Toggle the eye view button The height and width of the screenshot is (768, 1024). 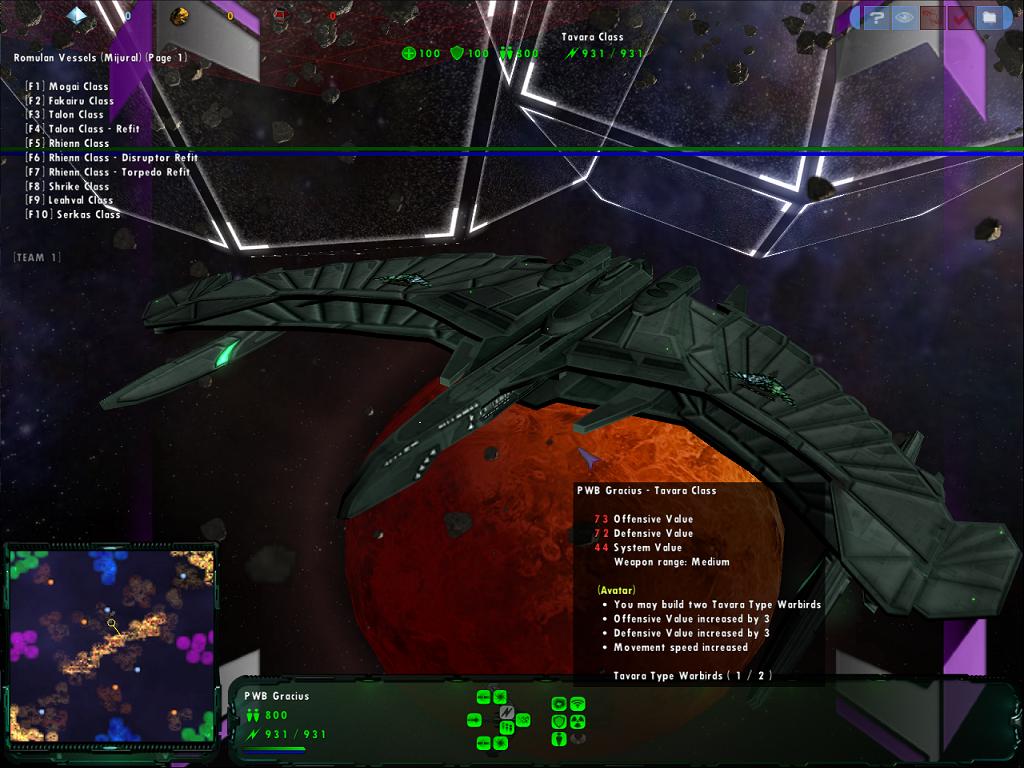click(x=905, y=17)
